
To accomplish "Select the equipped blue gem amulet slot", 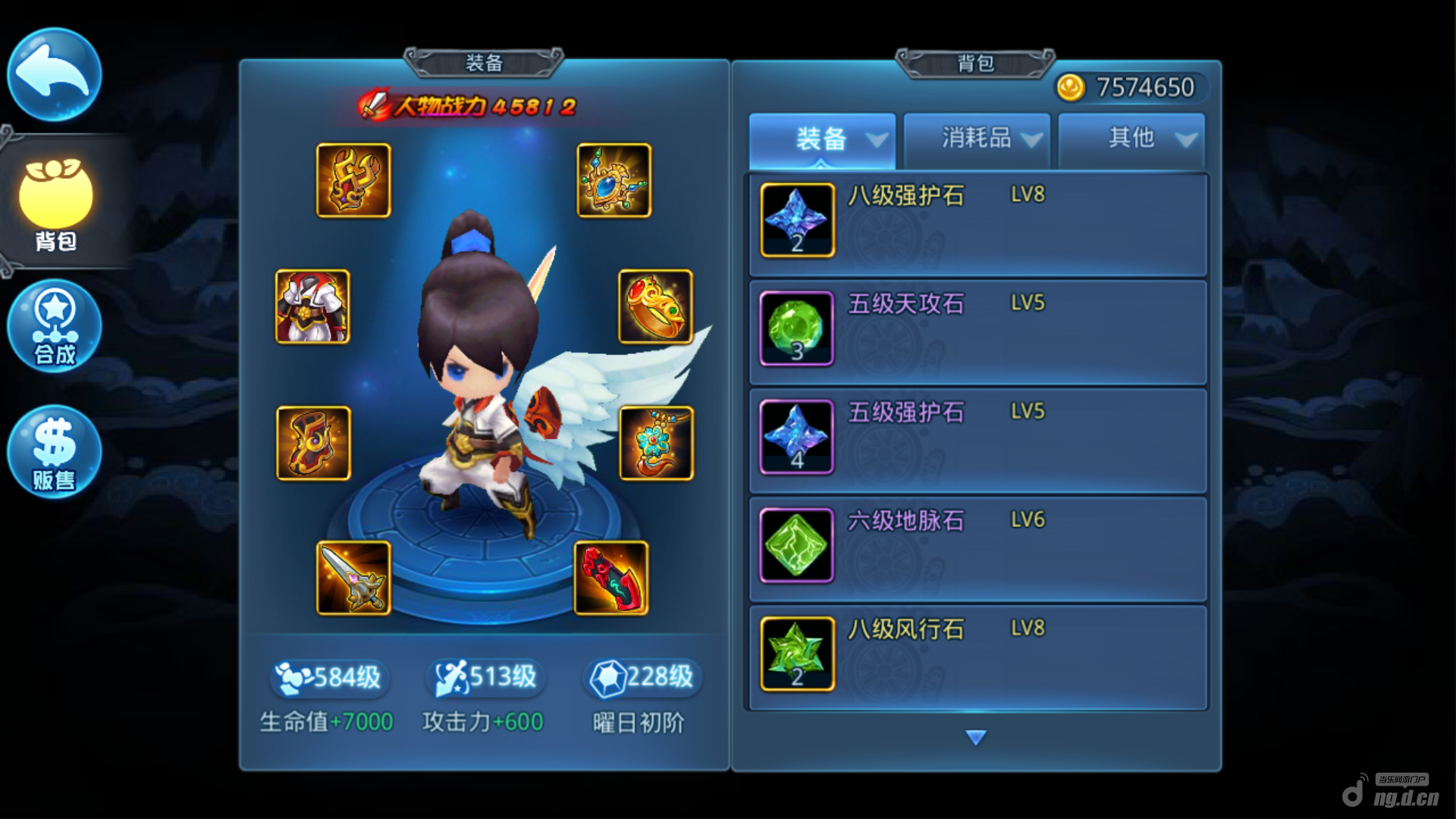I will tap(614, 180).
